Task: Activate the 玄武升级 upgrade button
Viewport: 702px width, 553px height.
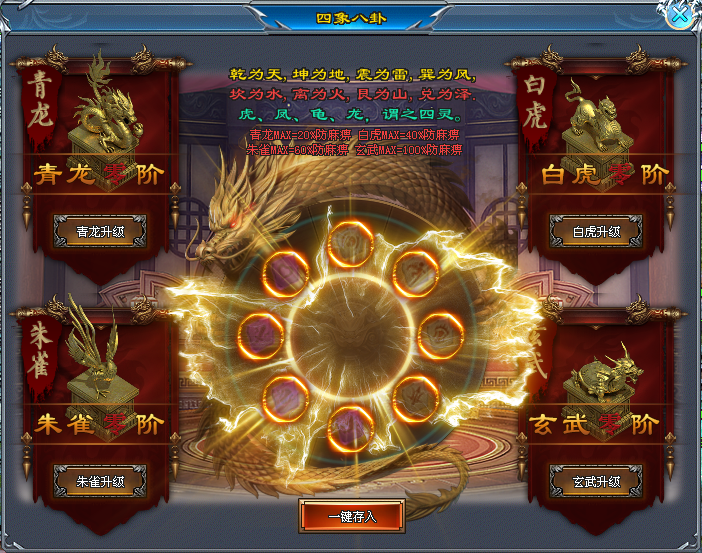Action: tap(595, 481)
